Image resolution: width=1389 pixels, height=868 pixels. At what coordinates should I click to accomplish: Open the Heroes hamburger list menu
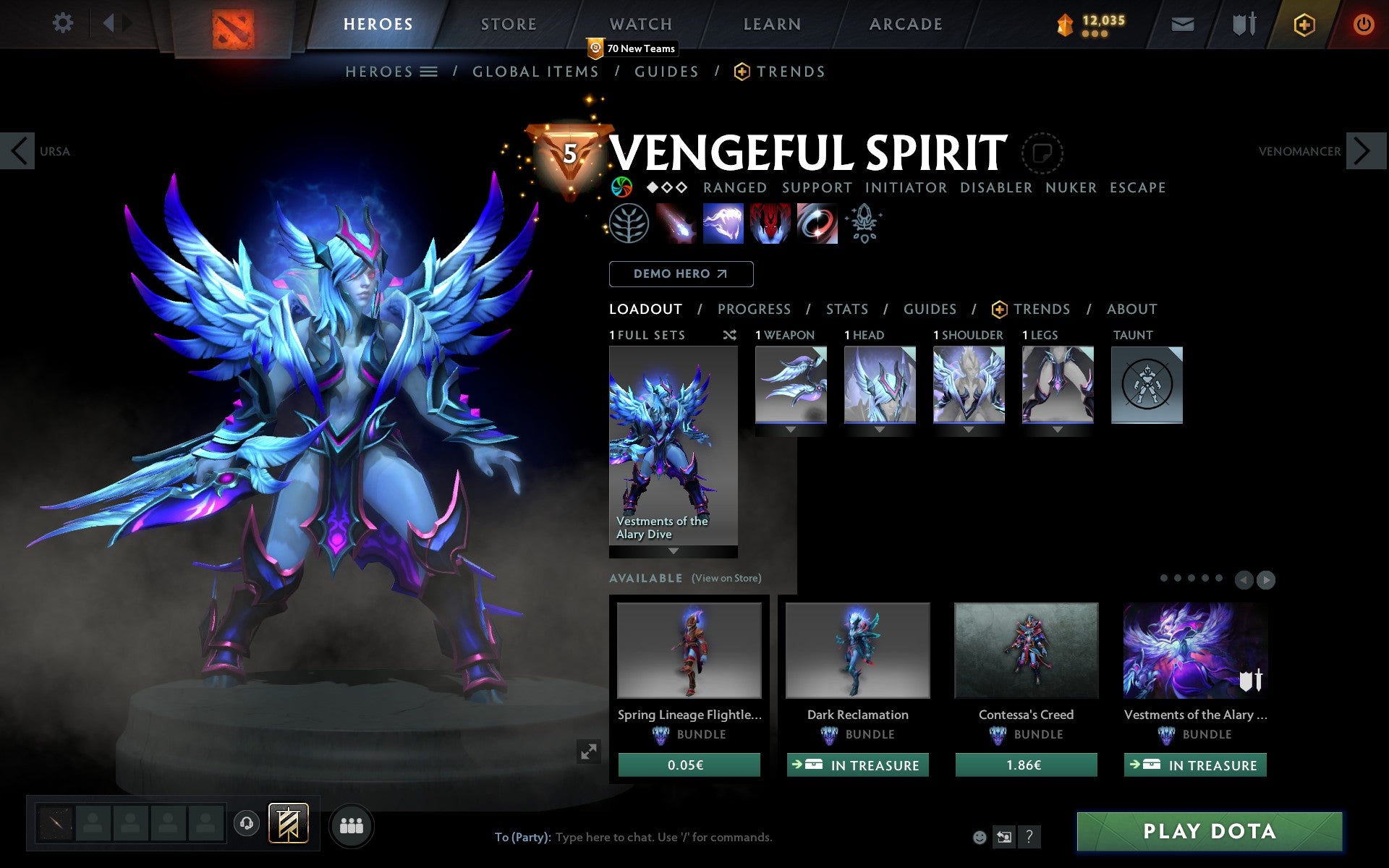point(429,72)
